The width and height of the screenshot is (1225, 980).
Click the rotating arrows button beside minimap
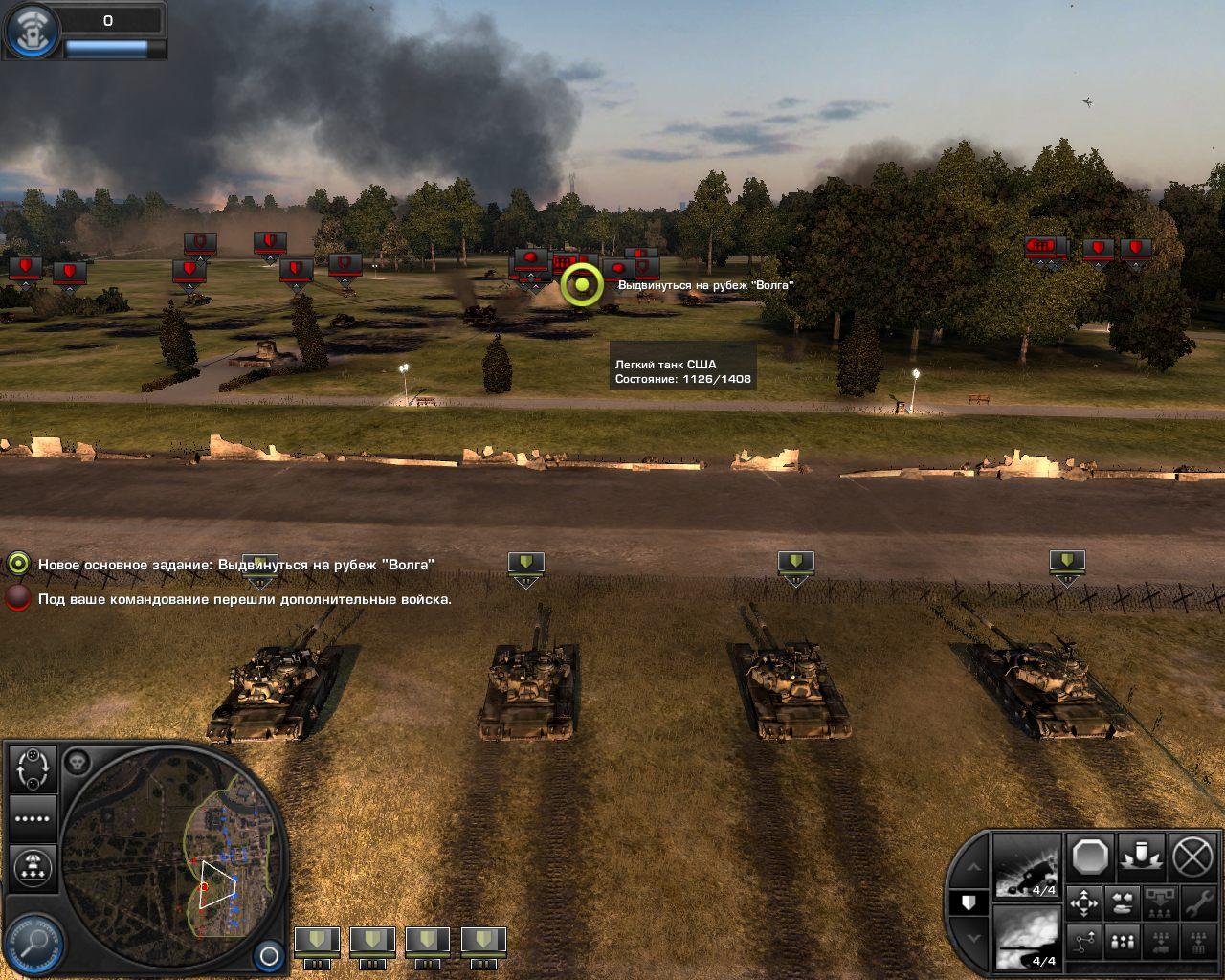33,768
